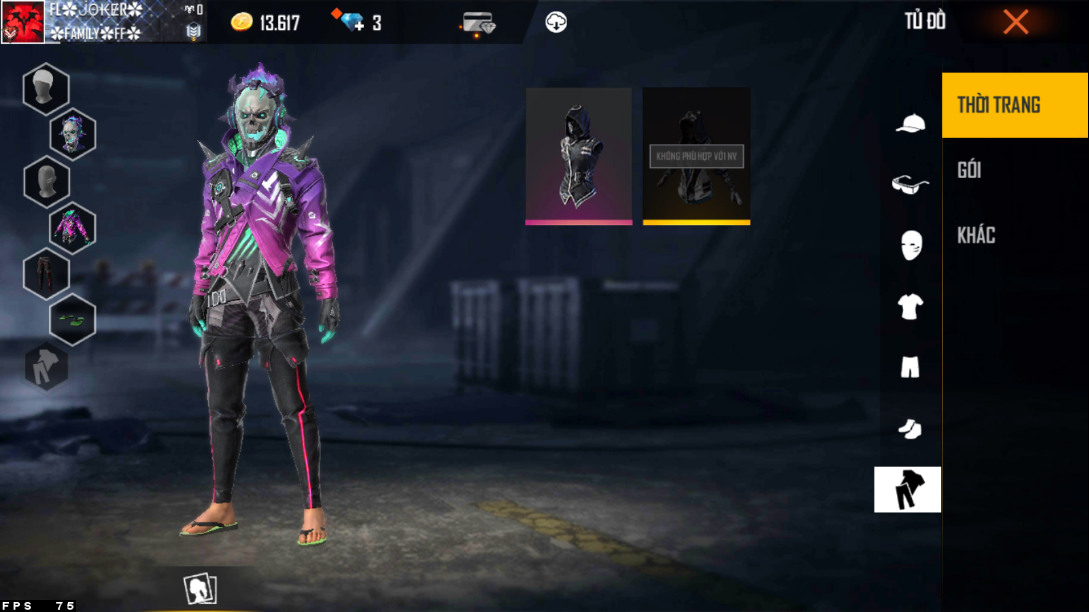1089x612 pixels.
Task: Select the shoes category icon
Action: pos(909,429)
